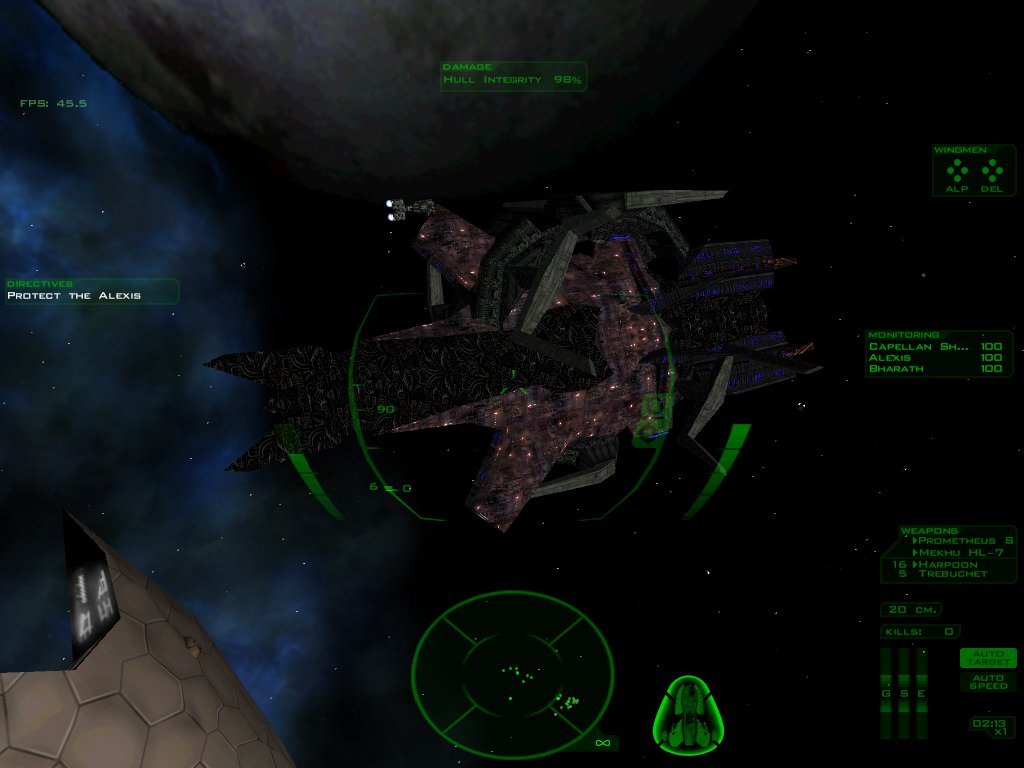Click the Protect the Alexis directive
The width and height of the screenshot is (1024, 768).
(x=75, y=296)
